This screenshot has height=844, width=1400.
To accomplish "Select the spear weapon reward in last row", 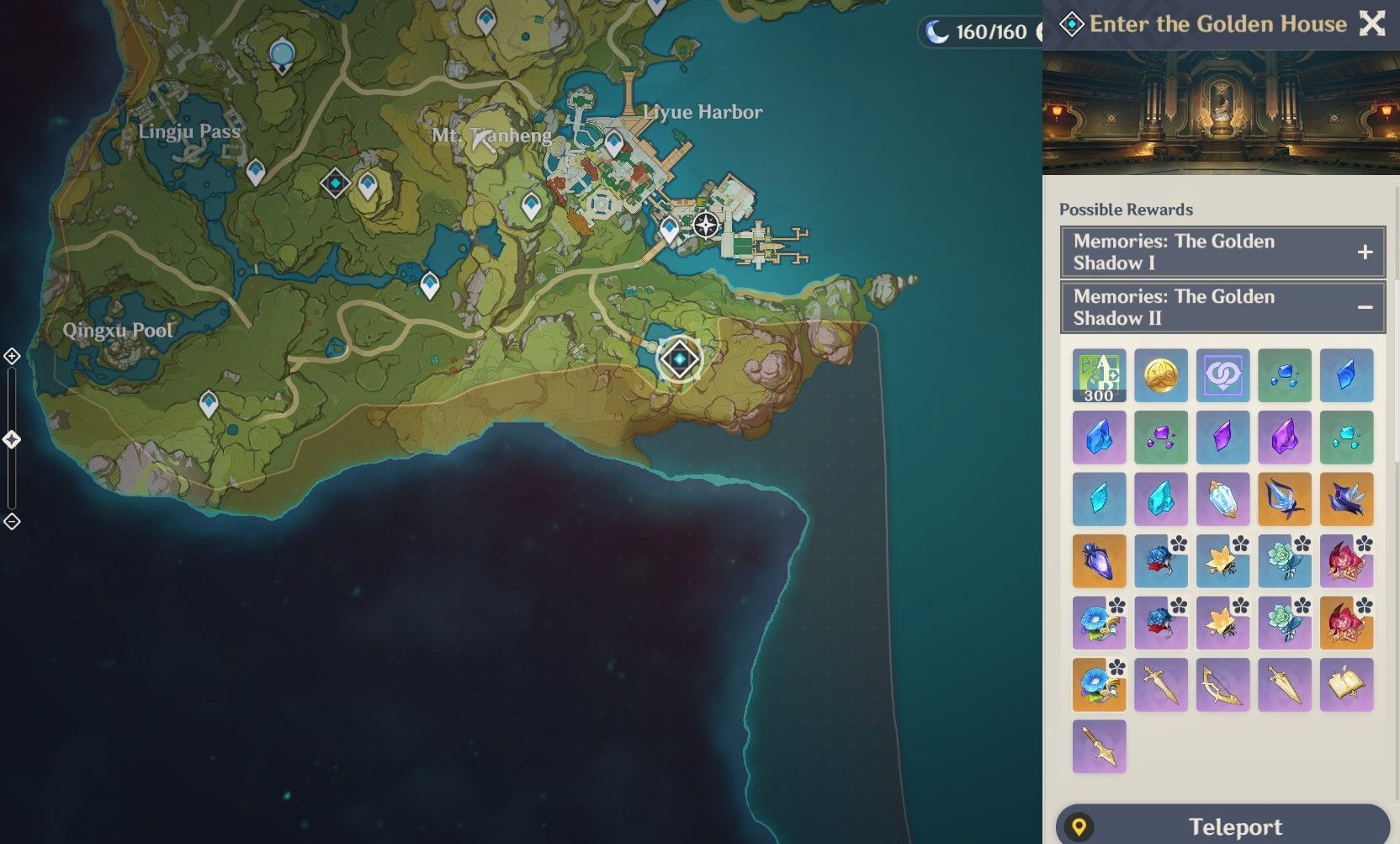I will coord(1099,746).
